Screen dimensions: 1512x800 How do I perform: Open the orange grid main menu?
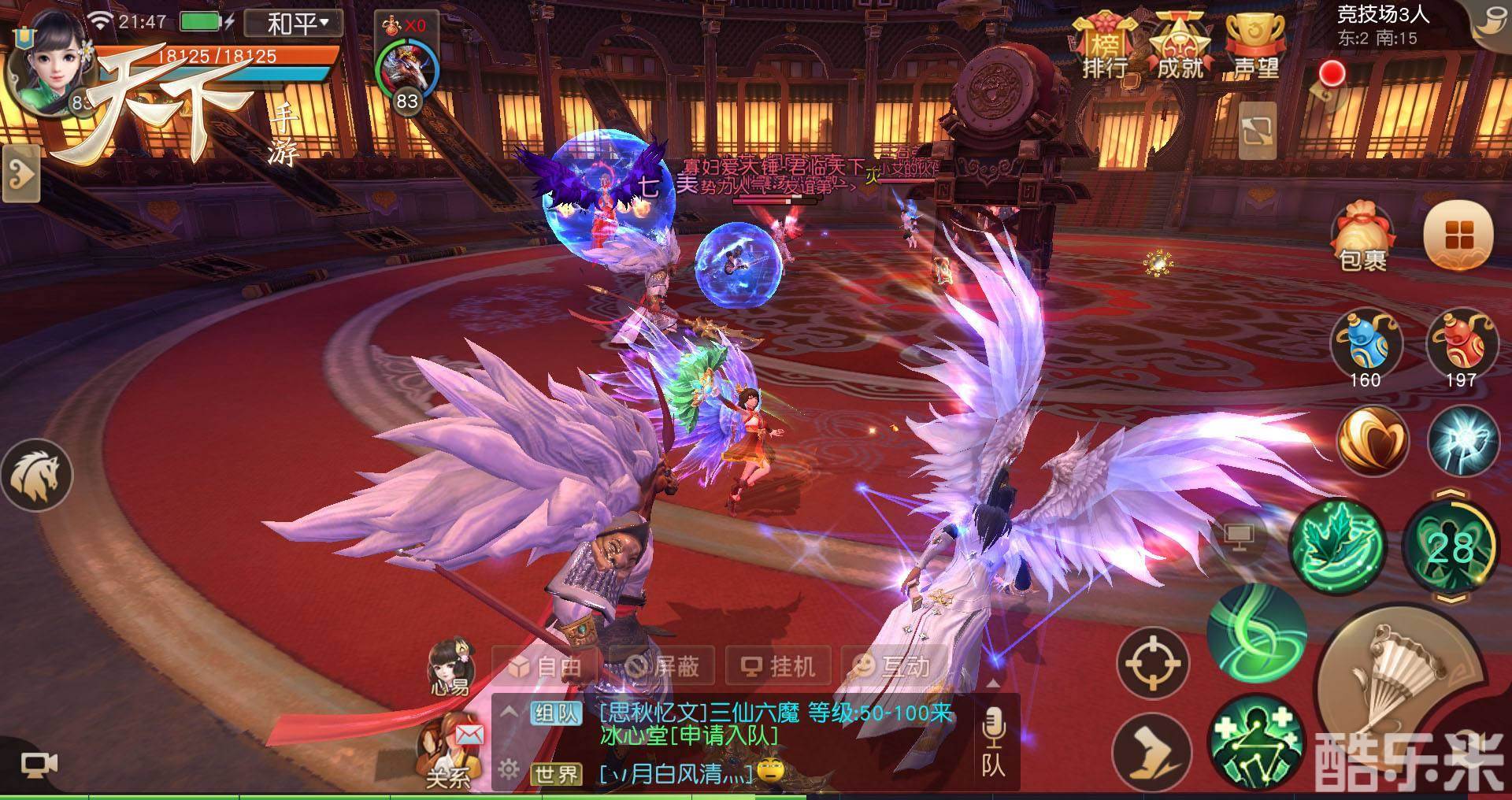tap(1458, 235)
